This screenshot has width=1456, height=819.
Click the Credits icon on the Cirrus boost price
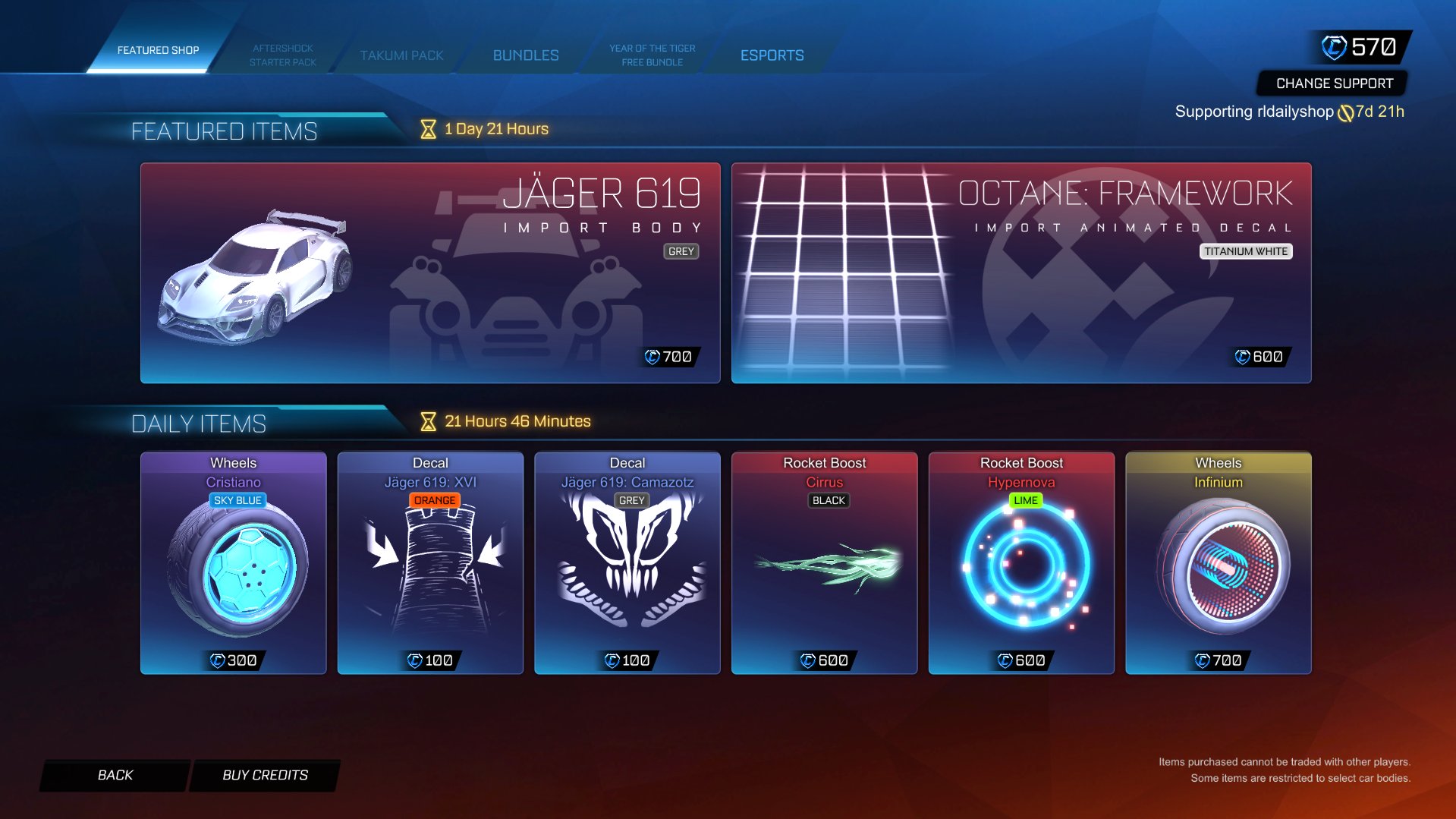807,660
